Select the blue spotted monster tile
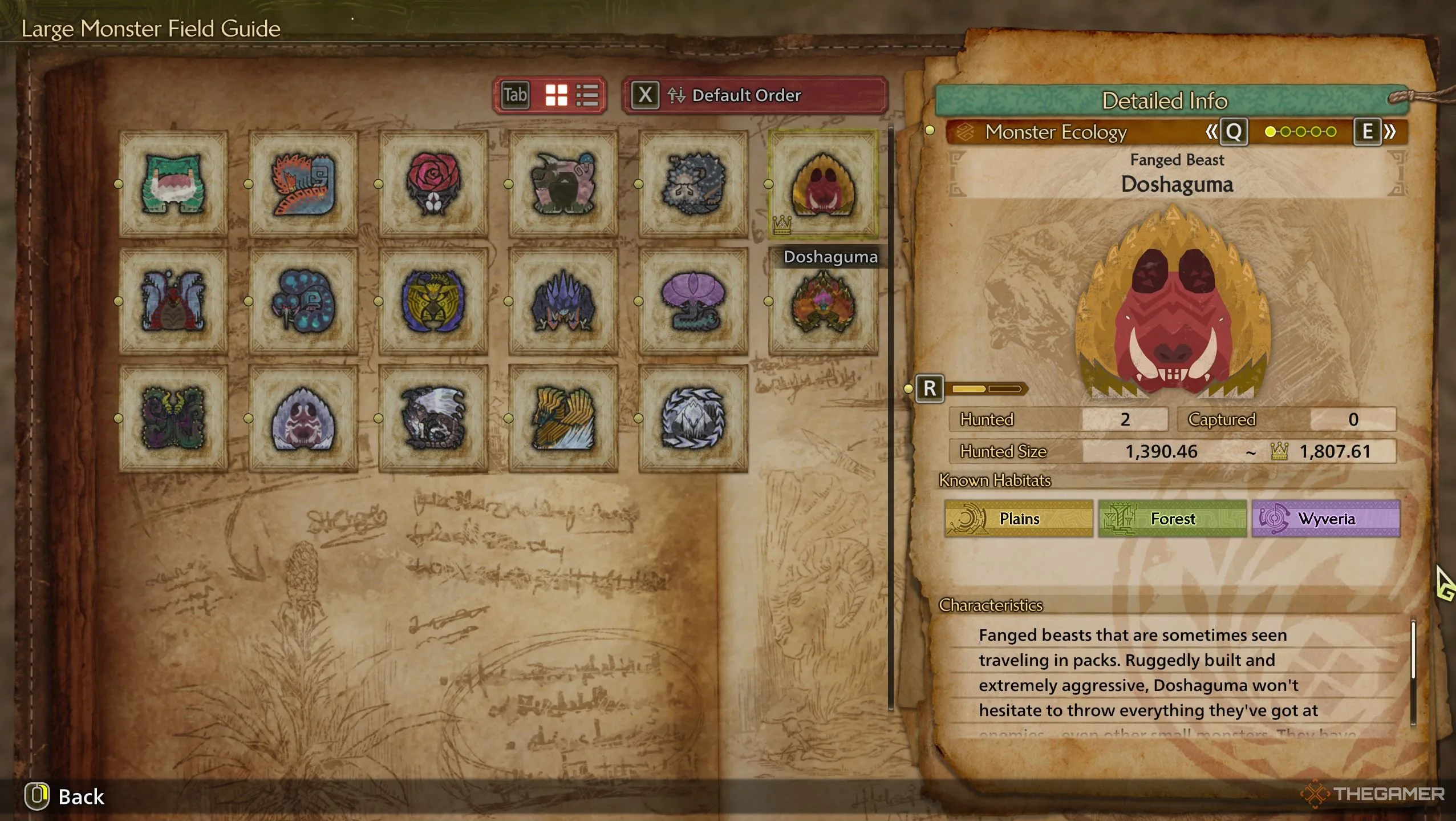Viewport: 1456px width, 821px height. (x=303, y=301)
